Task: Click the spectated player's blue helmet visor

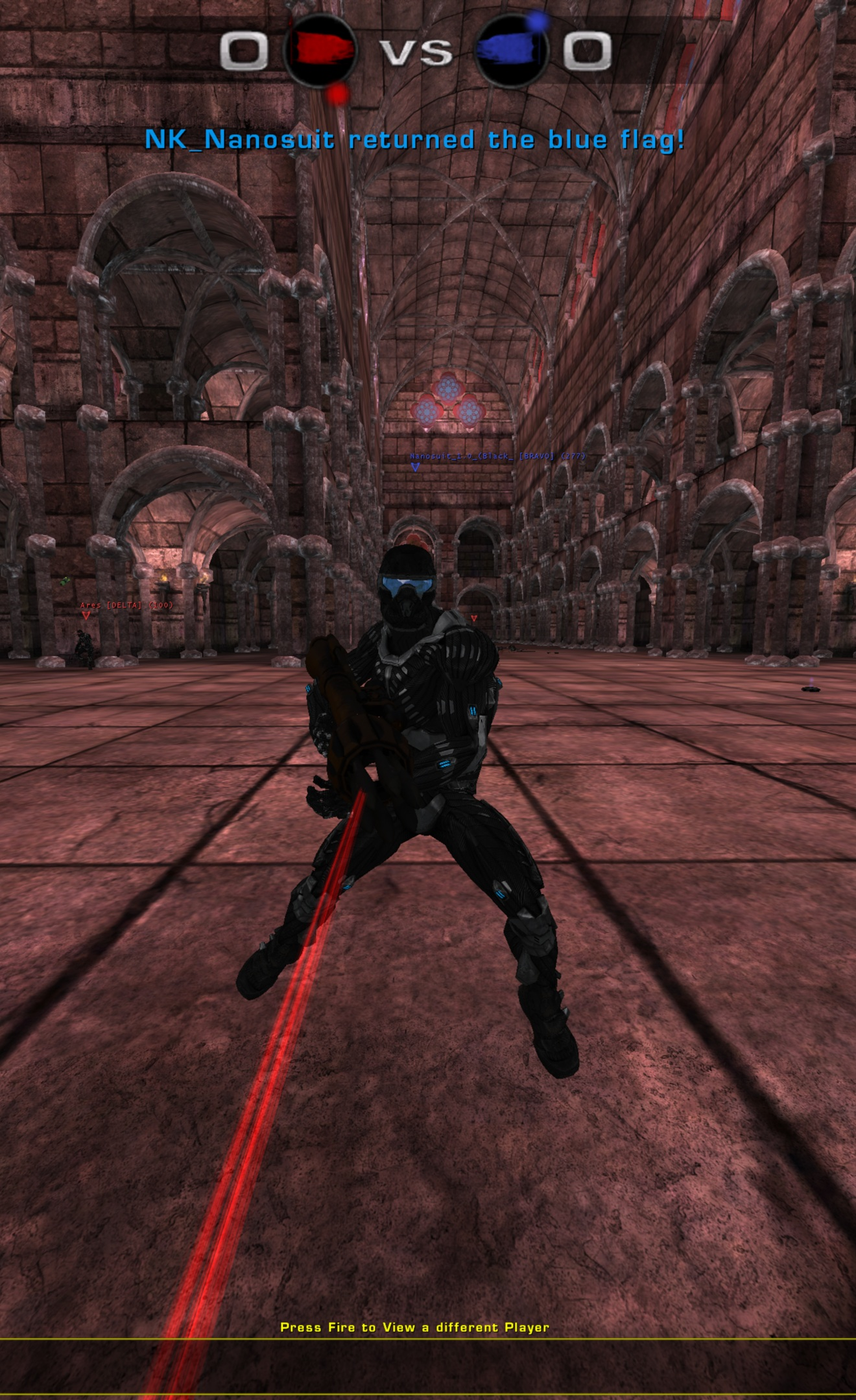Action: point(409,585)
